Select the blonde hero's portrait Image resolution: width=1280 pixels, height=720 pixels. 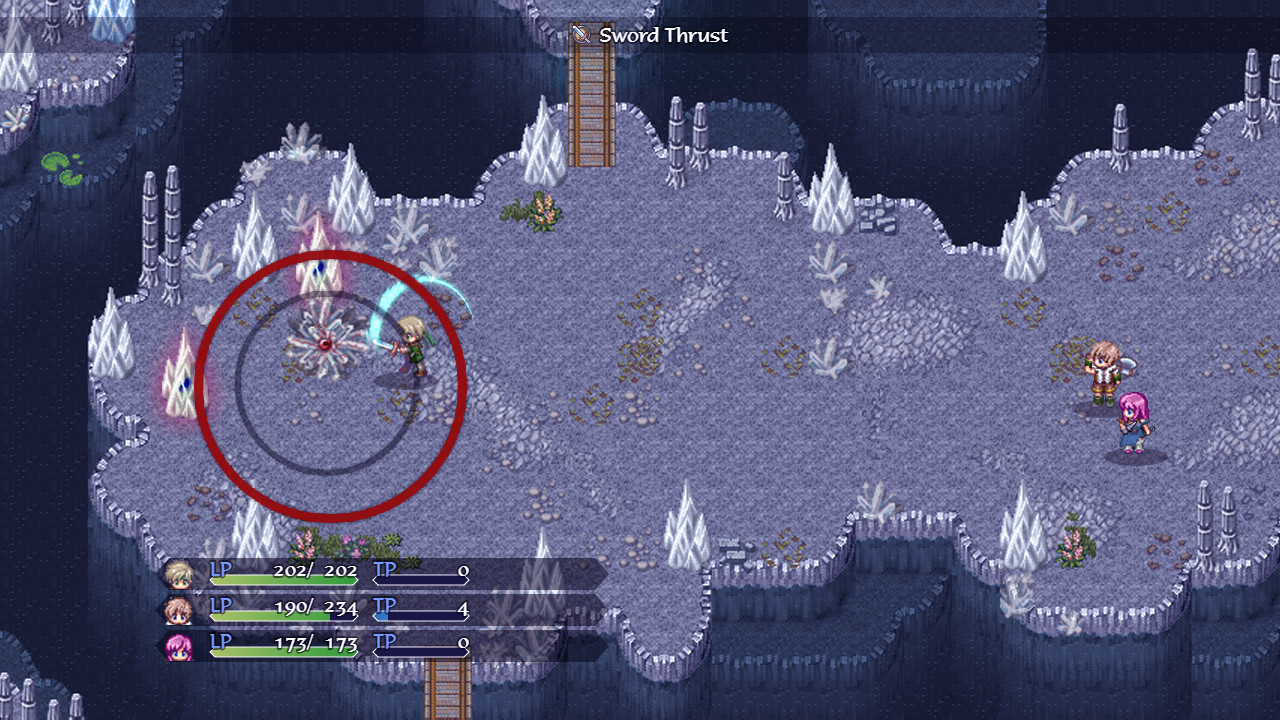click(x=182, y=573)
